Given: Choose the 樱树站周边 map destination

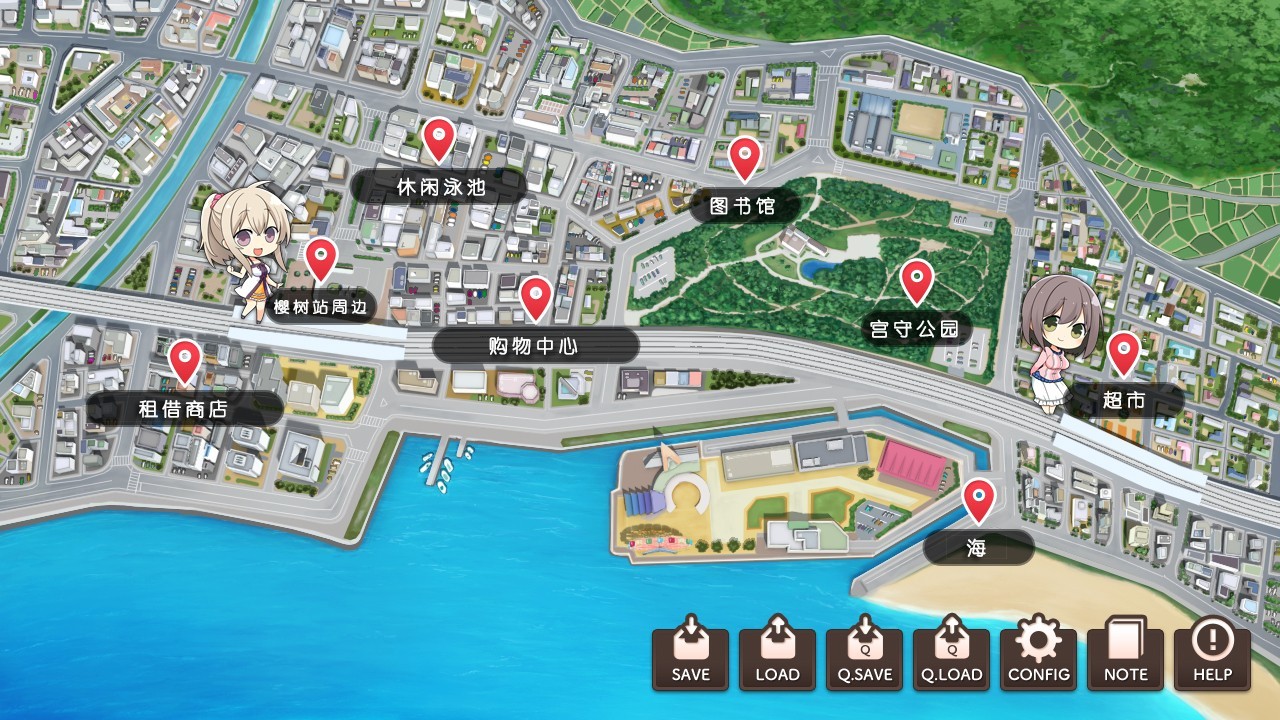Looking at the screenshot, I should coord(322,306).
